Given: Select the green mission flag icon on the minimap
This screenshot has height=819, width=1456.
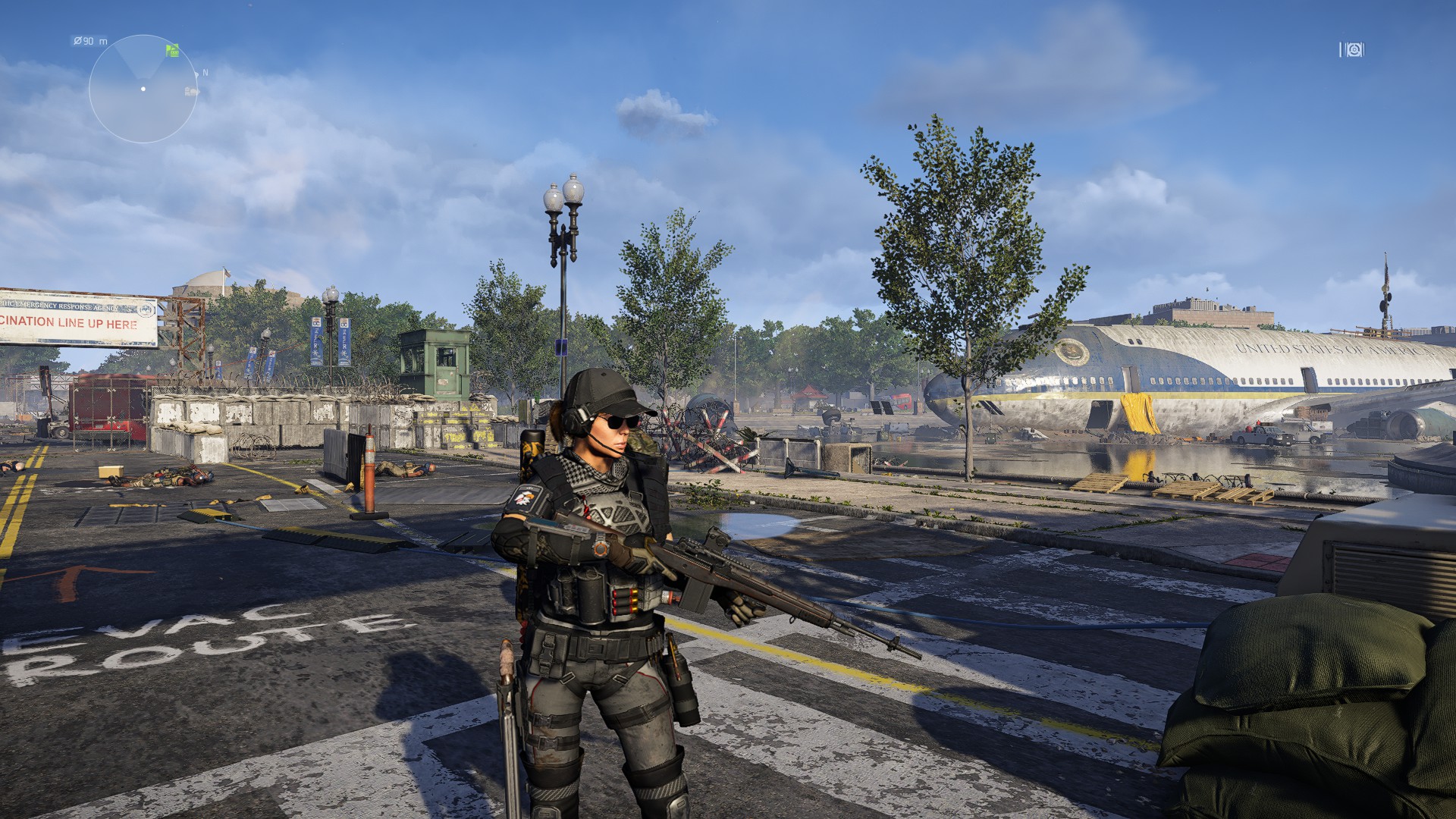Looking at the screenshot, I should click(x=173, y=50).
